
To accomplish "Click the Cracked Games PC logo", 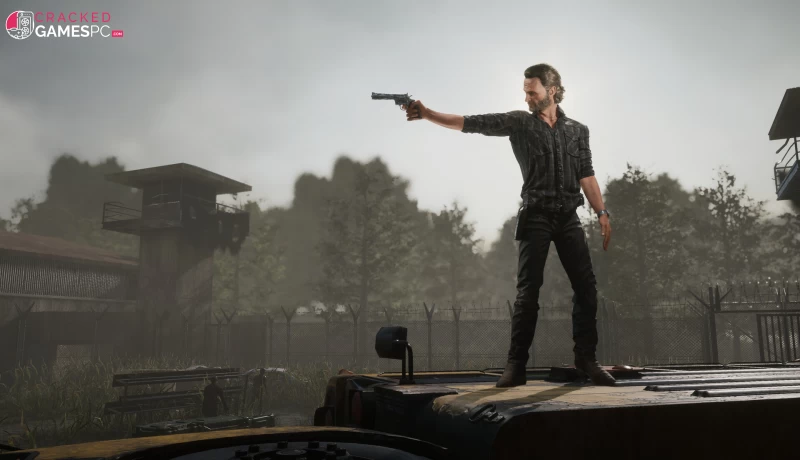I will pos(64,25).
